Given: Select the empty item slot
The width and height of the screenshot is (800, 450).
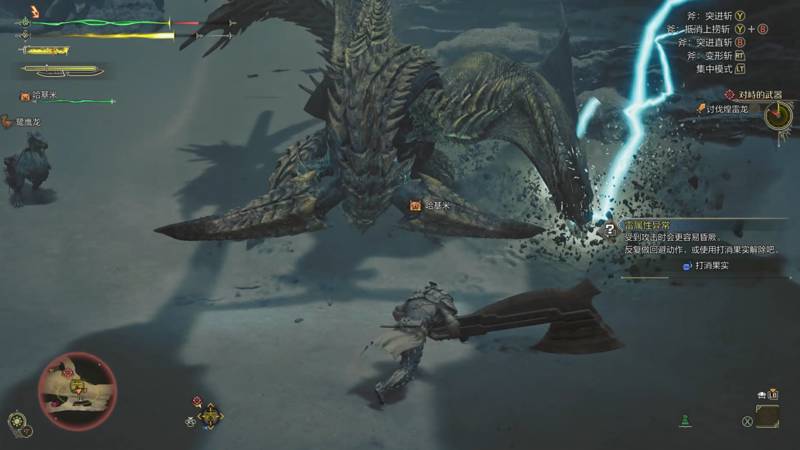Looking at the screenshot, I should click(768, 417).
